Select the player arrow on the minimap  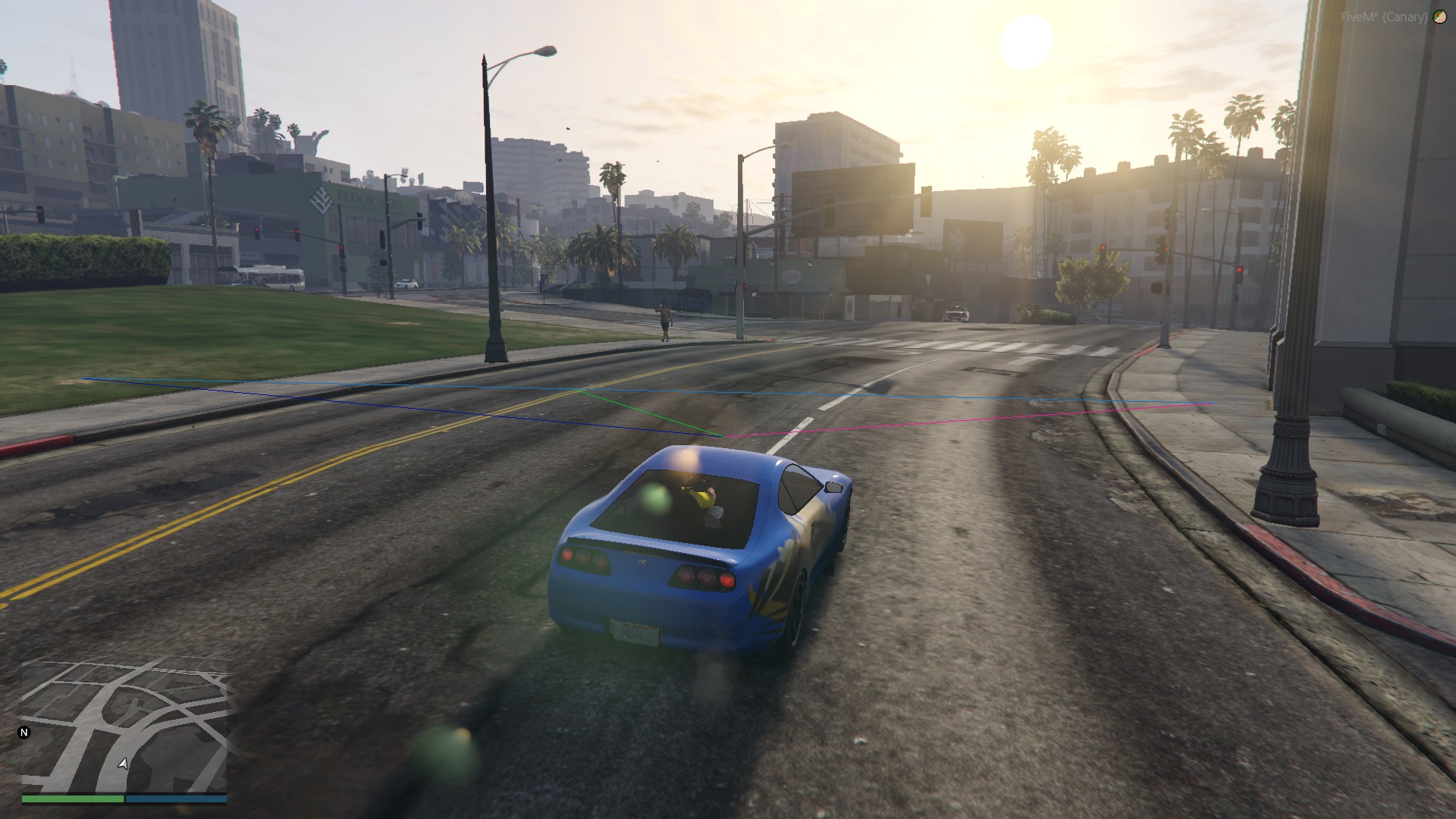(x=123, y=763)
